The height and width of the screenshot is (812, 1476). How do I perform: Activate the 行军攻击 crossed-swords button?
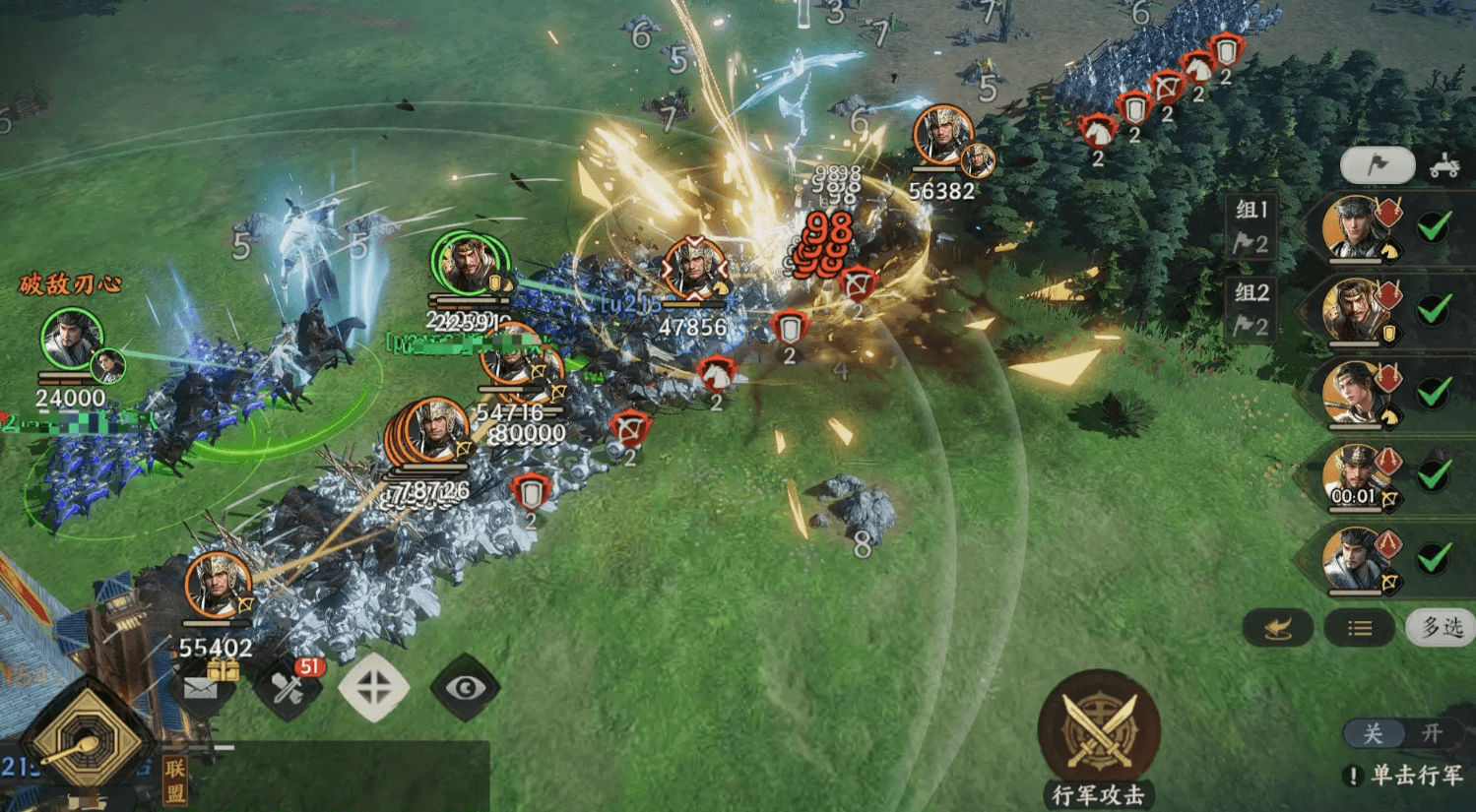(x=1098, y=729)
